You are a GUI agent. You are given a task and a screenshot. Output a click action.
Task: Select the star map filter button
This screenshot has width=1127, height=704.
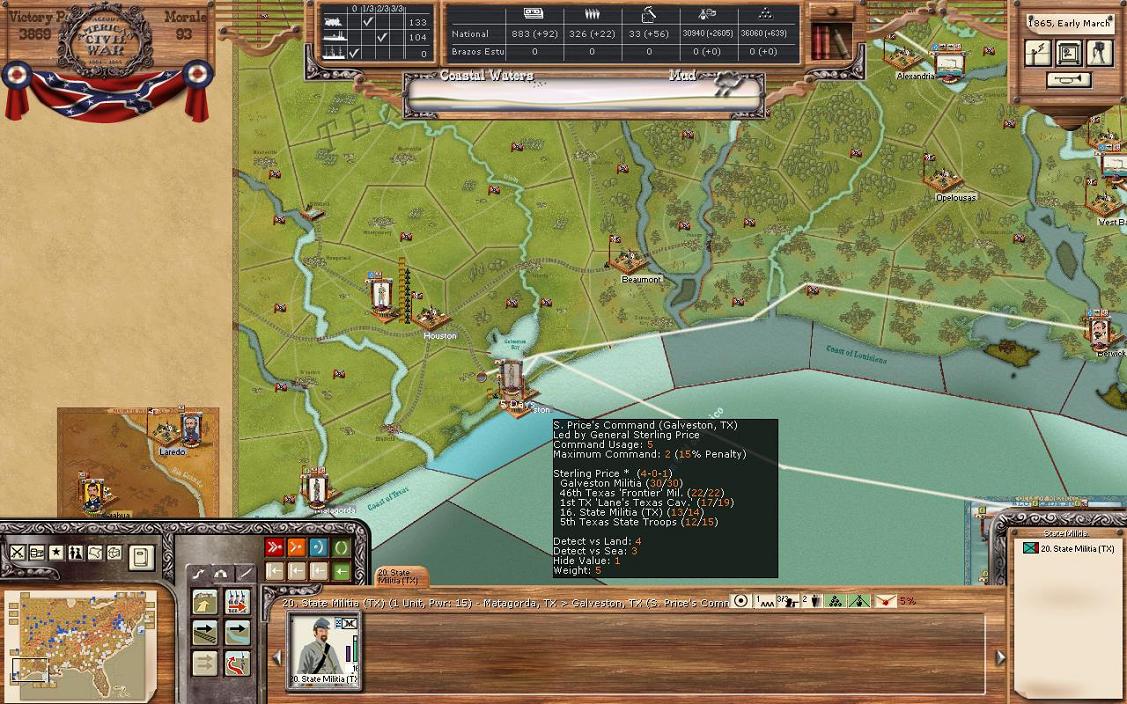pos(56,553)
